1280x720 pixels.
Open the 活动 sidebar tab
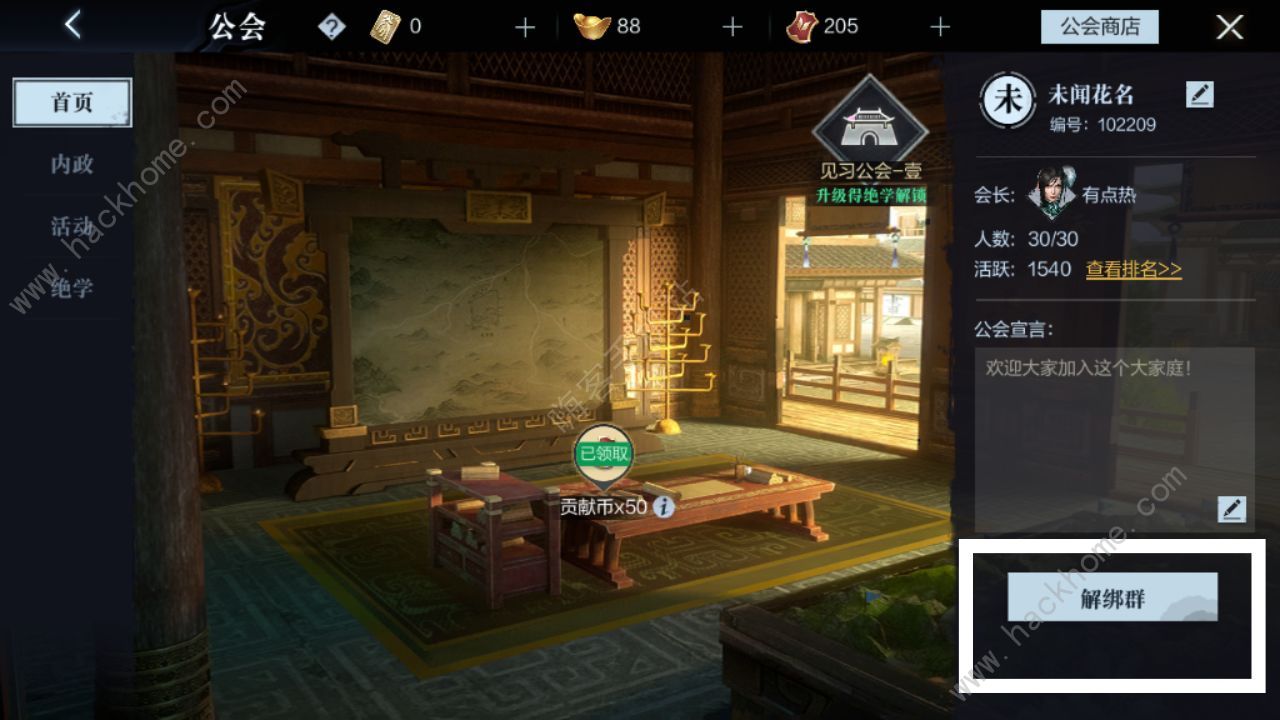[71, 226]
